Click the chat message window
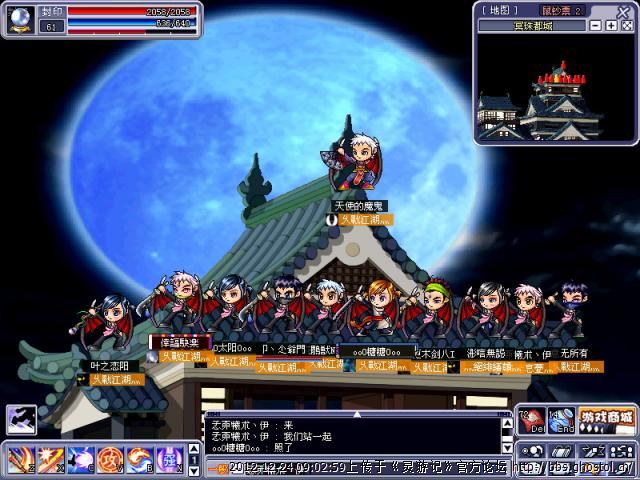The width and height of the screenshot is (640, 480). click(x=350, y=434)
